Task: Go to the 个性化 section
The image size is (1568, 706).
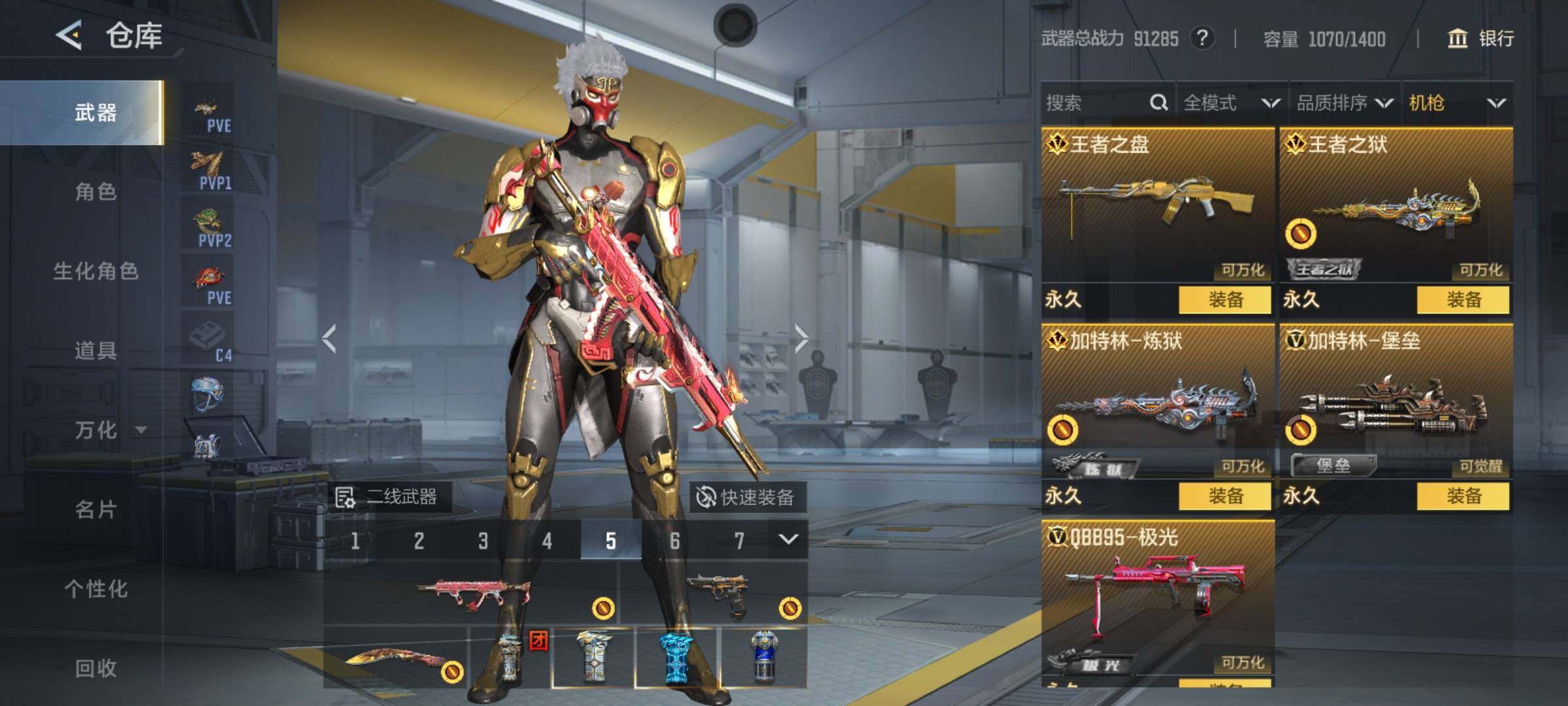Action: [95, 589]
